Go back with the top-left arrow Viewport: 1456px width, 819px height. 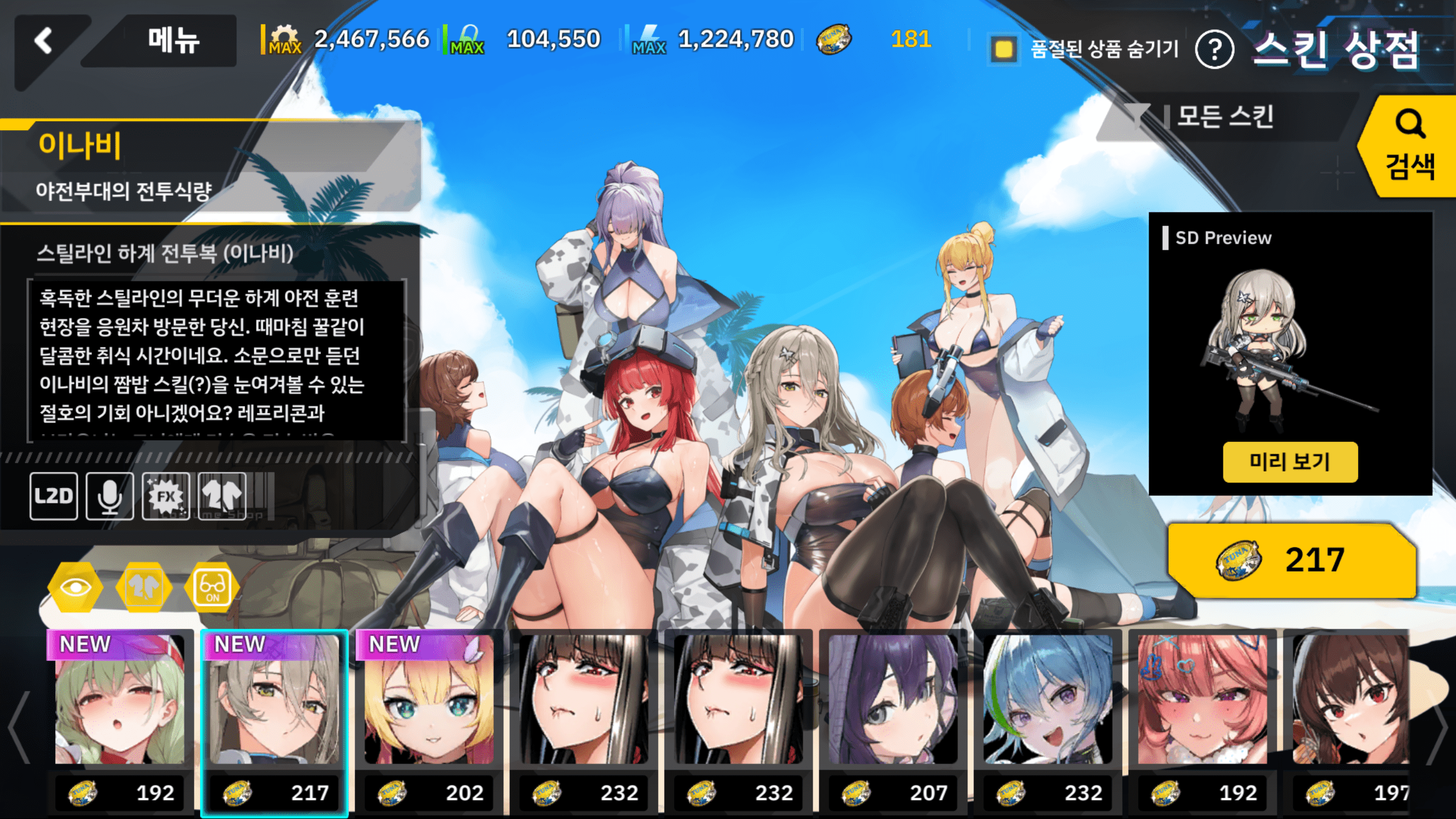click(44, 41)
